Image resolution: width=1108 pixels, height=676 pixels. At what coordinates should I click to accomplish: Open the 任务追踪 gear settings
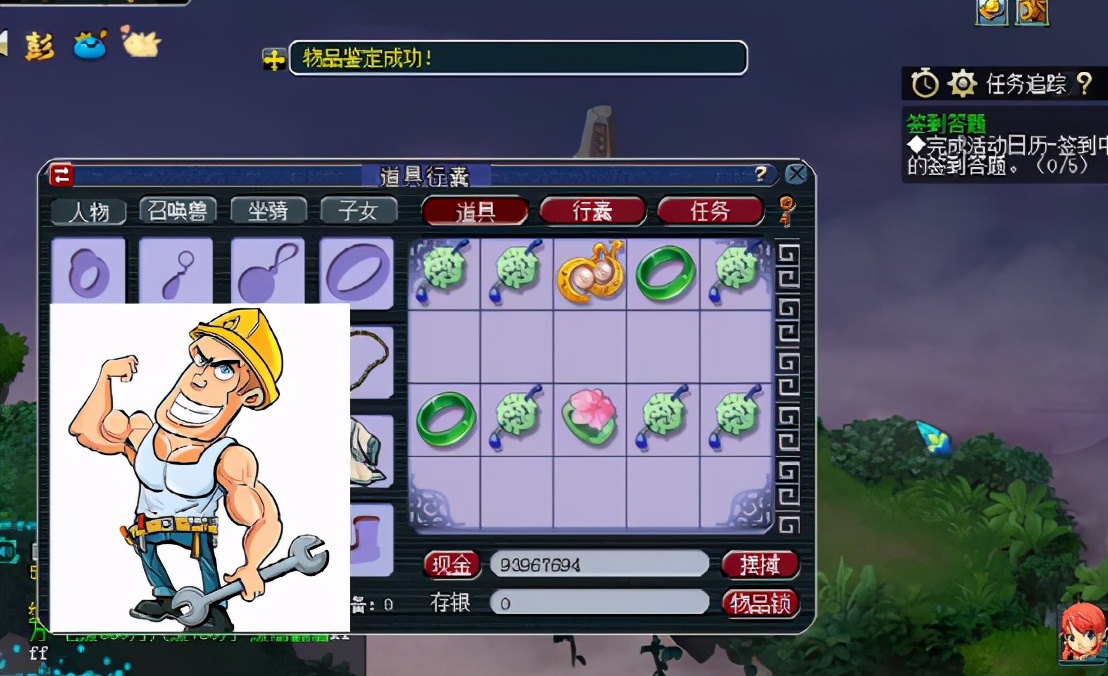(x=961, y=84)
